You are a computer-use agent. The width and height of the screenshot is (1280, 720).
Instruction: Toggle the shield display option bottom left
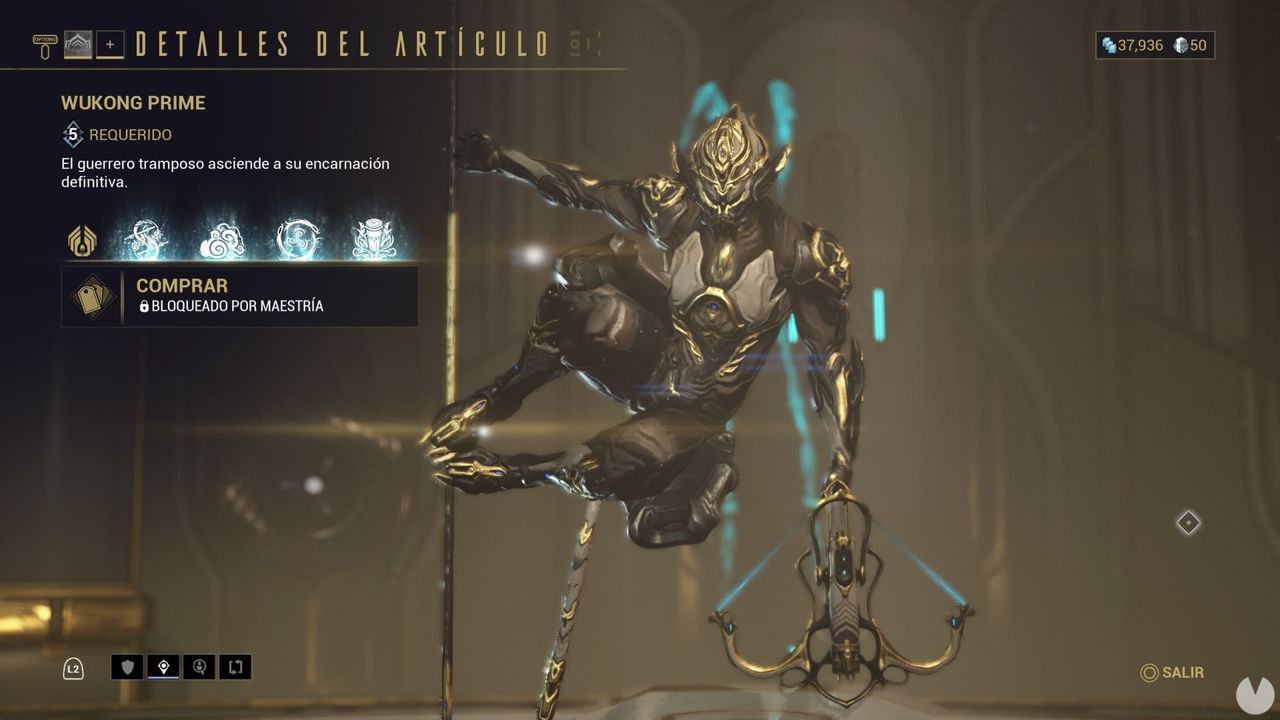click(x=127, y=667)
